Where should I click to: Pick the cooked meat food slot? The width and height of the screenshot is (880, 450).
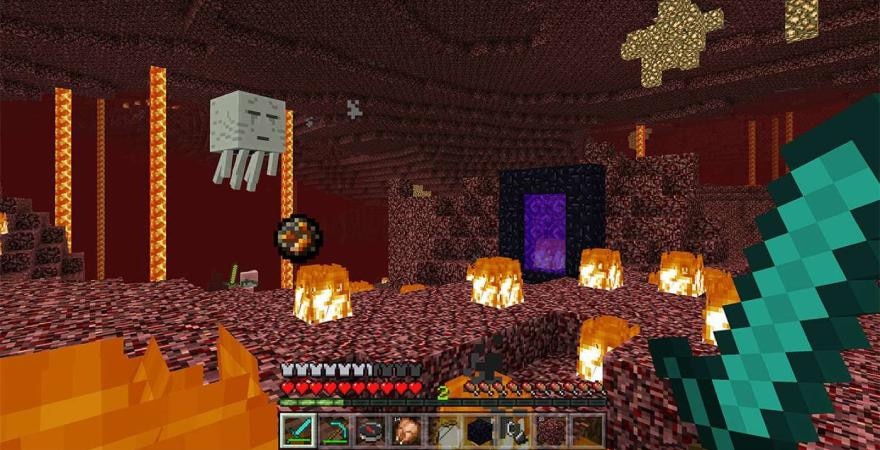406,431
